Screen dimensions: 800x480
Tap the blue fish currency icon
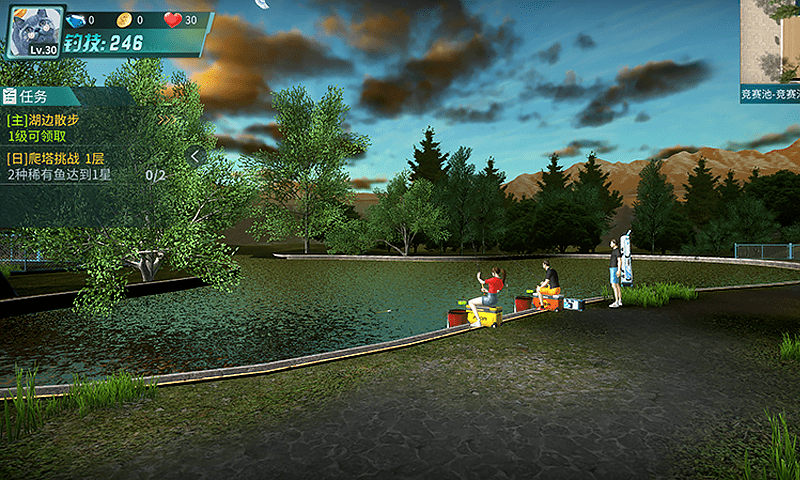click(77, 19)
